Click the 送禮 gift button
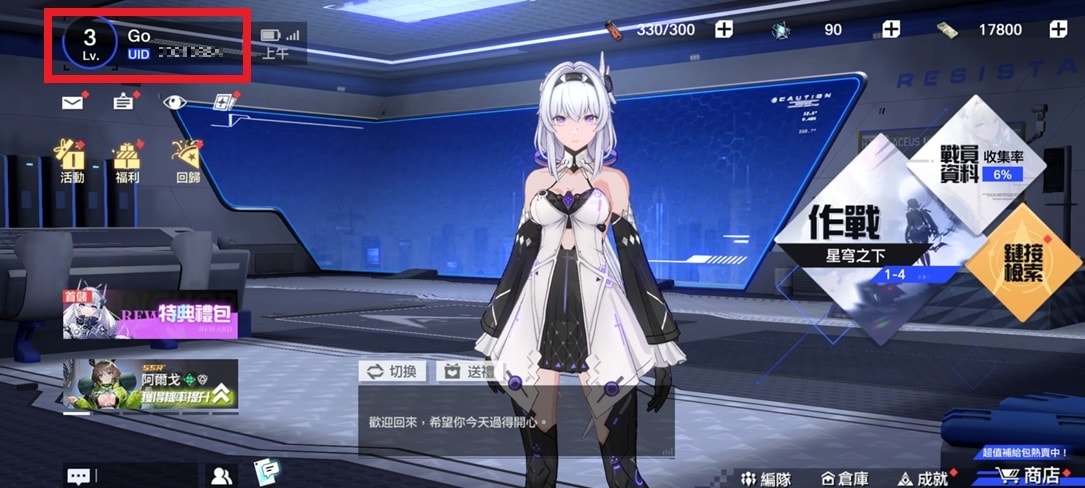This screenshot has height=488, width=1085. click(469, 371)
